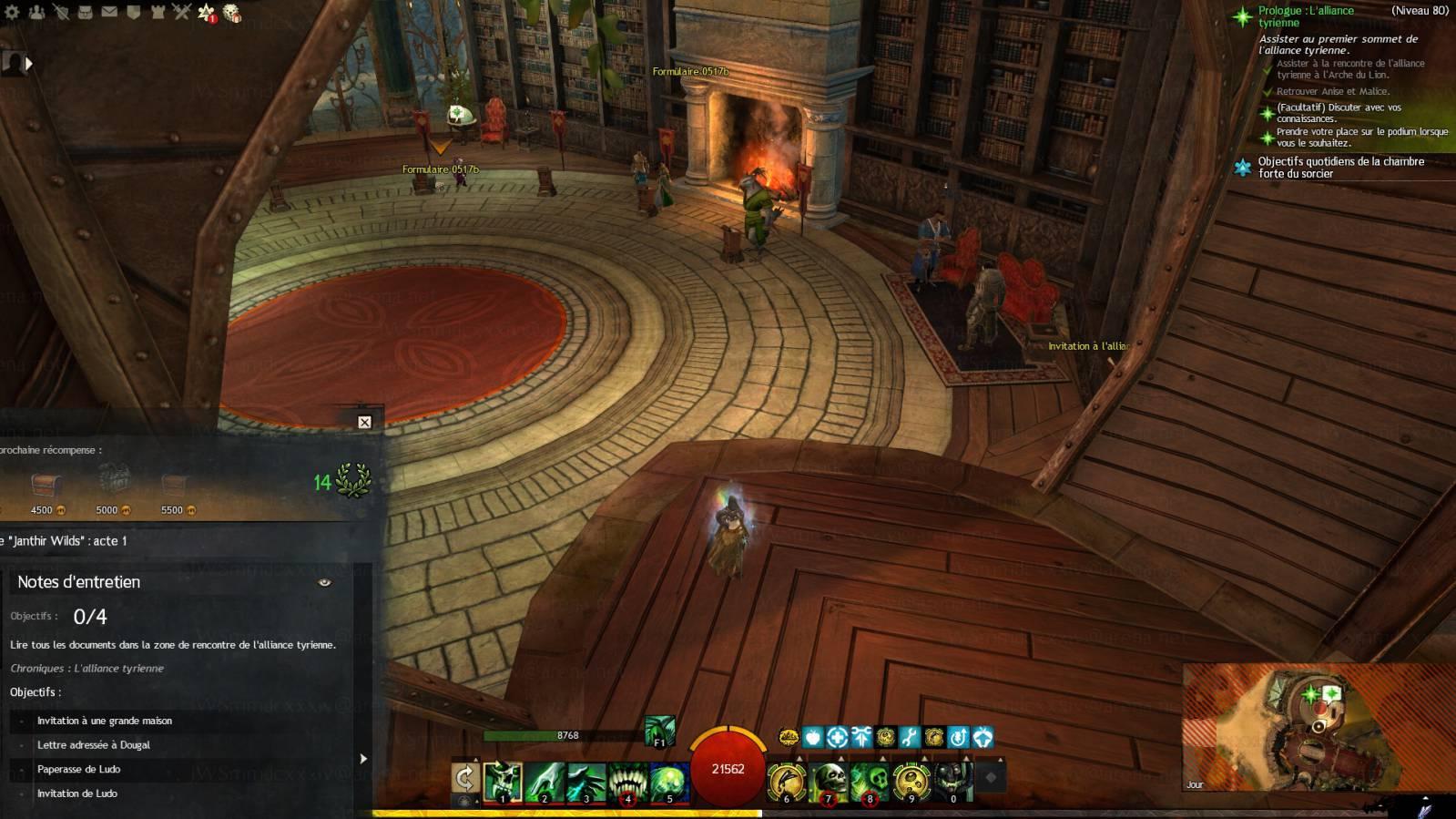
Task: Activate the F1 shroud profession skill
Action: 660,731
